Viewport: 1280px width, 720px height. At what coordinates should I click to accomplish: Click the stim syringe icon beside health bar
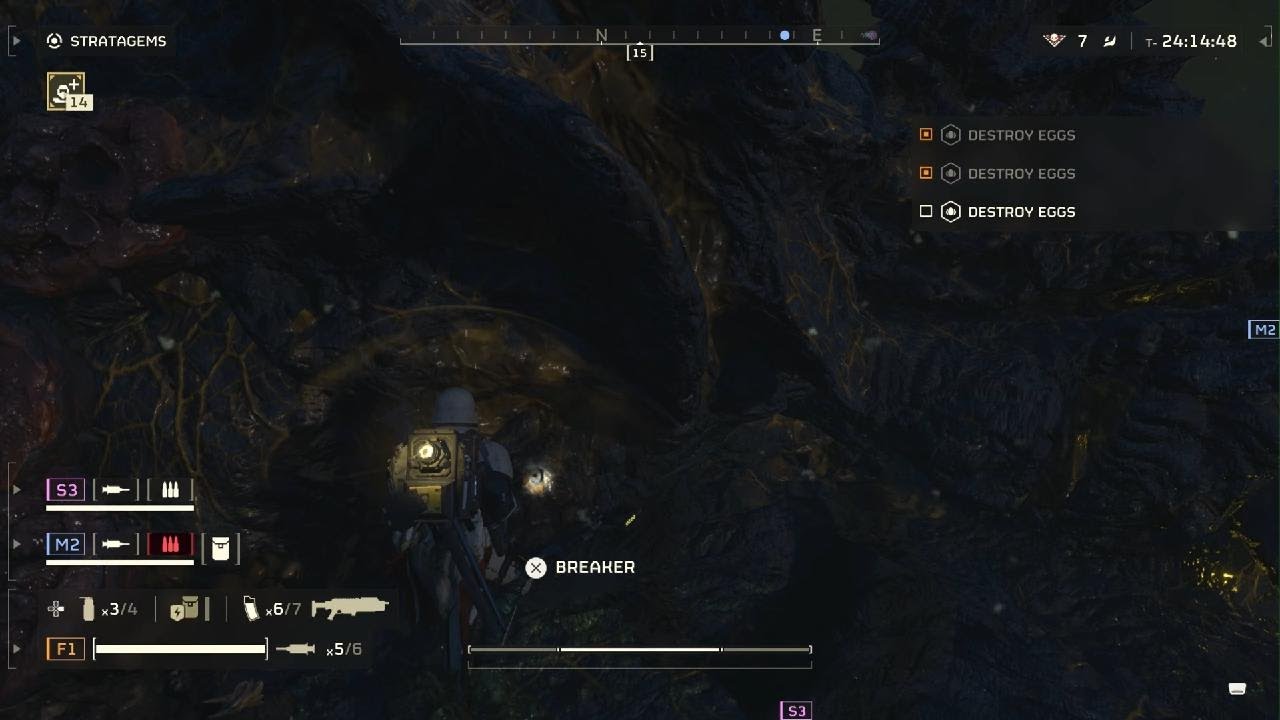point(295,649)
